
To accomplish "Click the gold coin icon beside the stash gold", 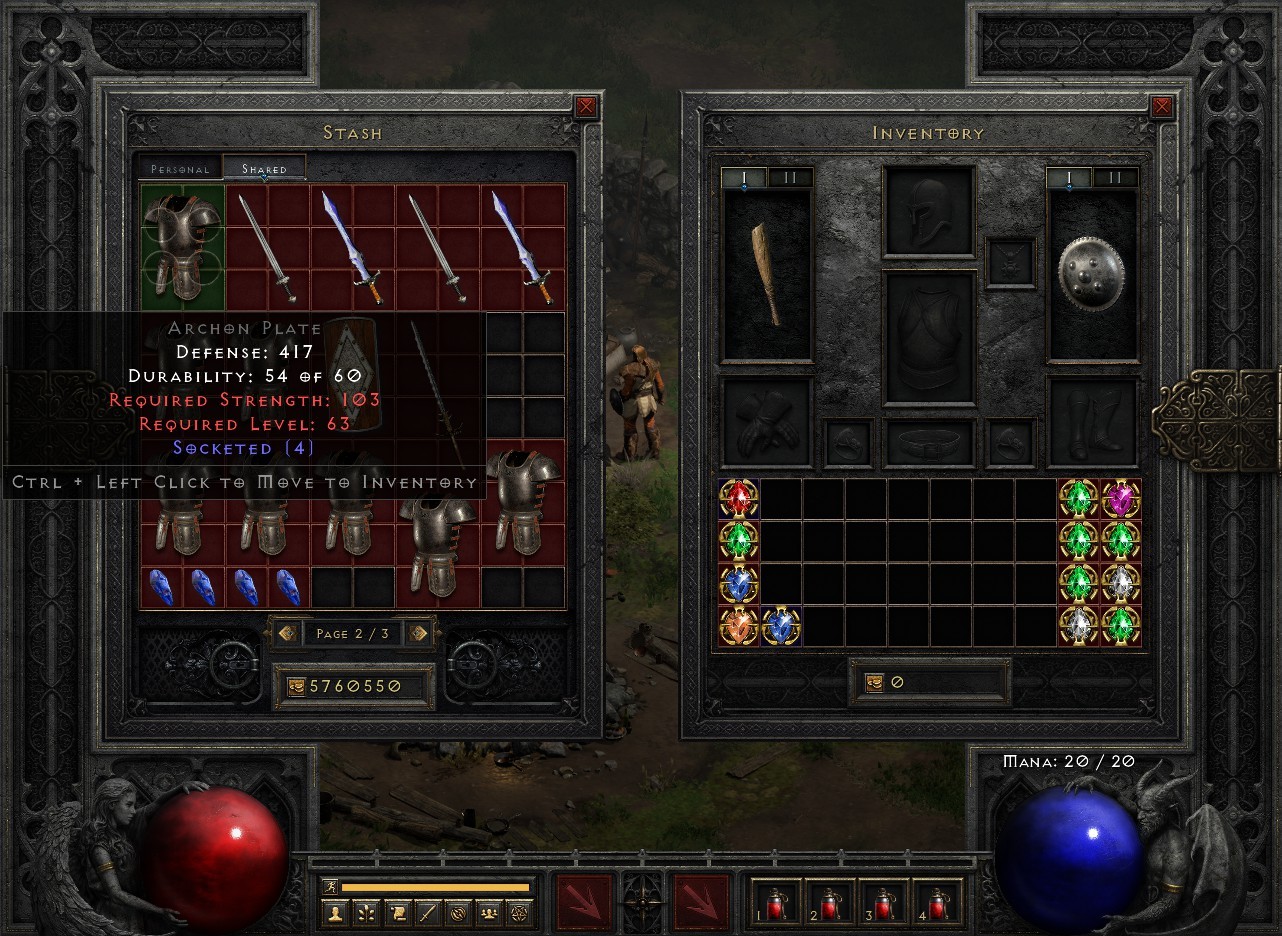I will [x=298, y=686].
